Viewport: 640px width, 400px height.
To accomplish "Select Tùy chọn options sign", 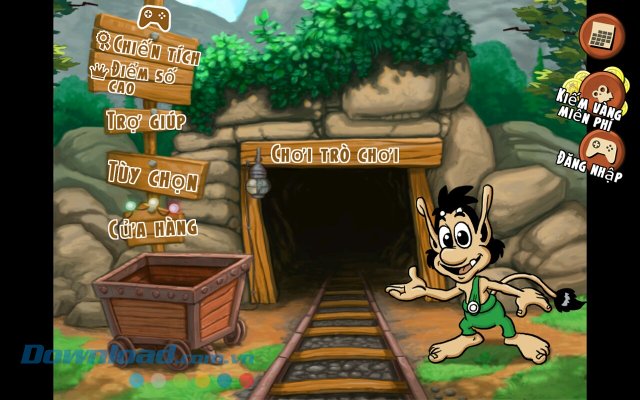I will click(x=155, y=171).
